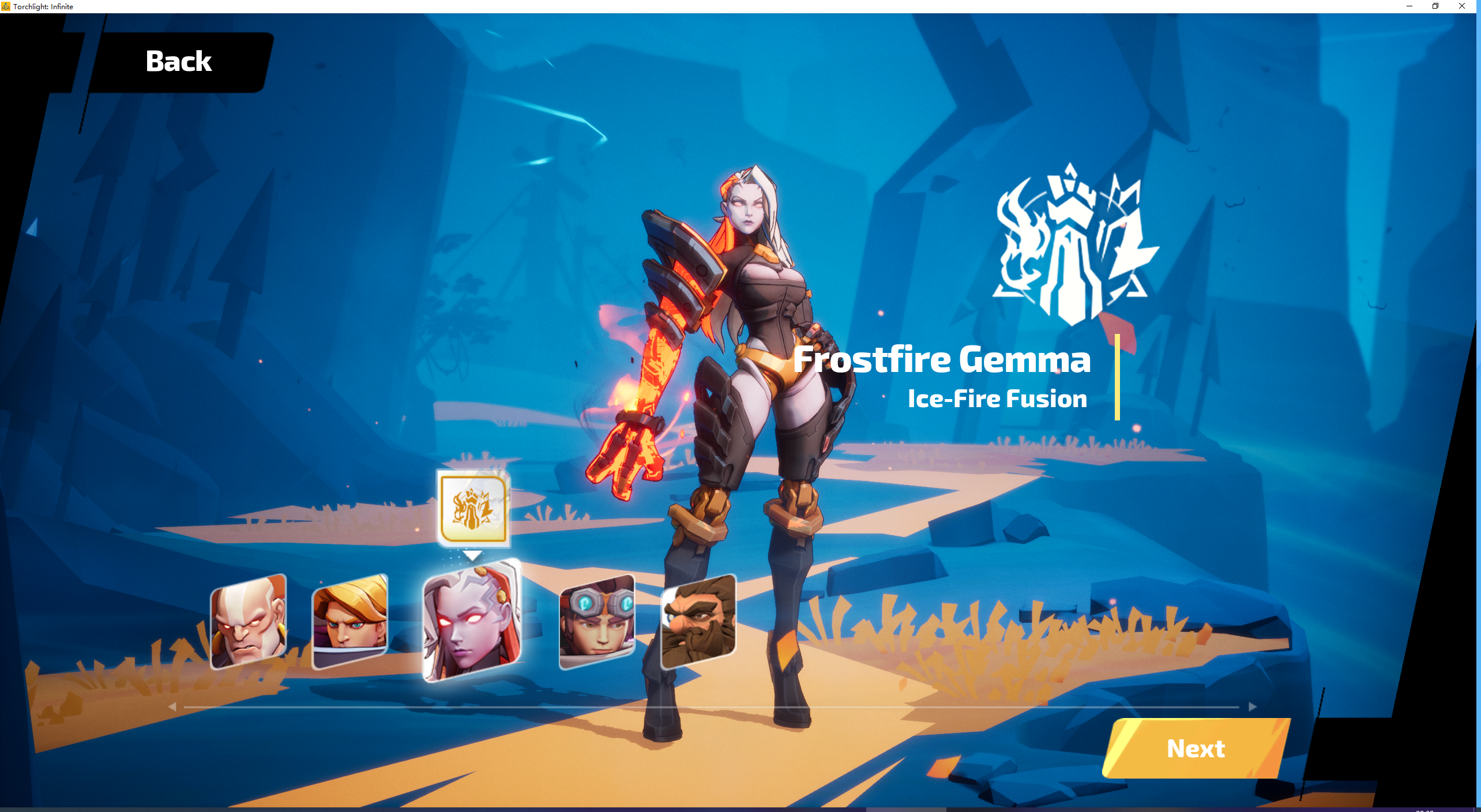Click the 'Ice-Fire Fusion' subtitle text

click(x=997, y=399)
